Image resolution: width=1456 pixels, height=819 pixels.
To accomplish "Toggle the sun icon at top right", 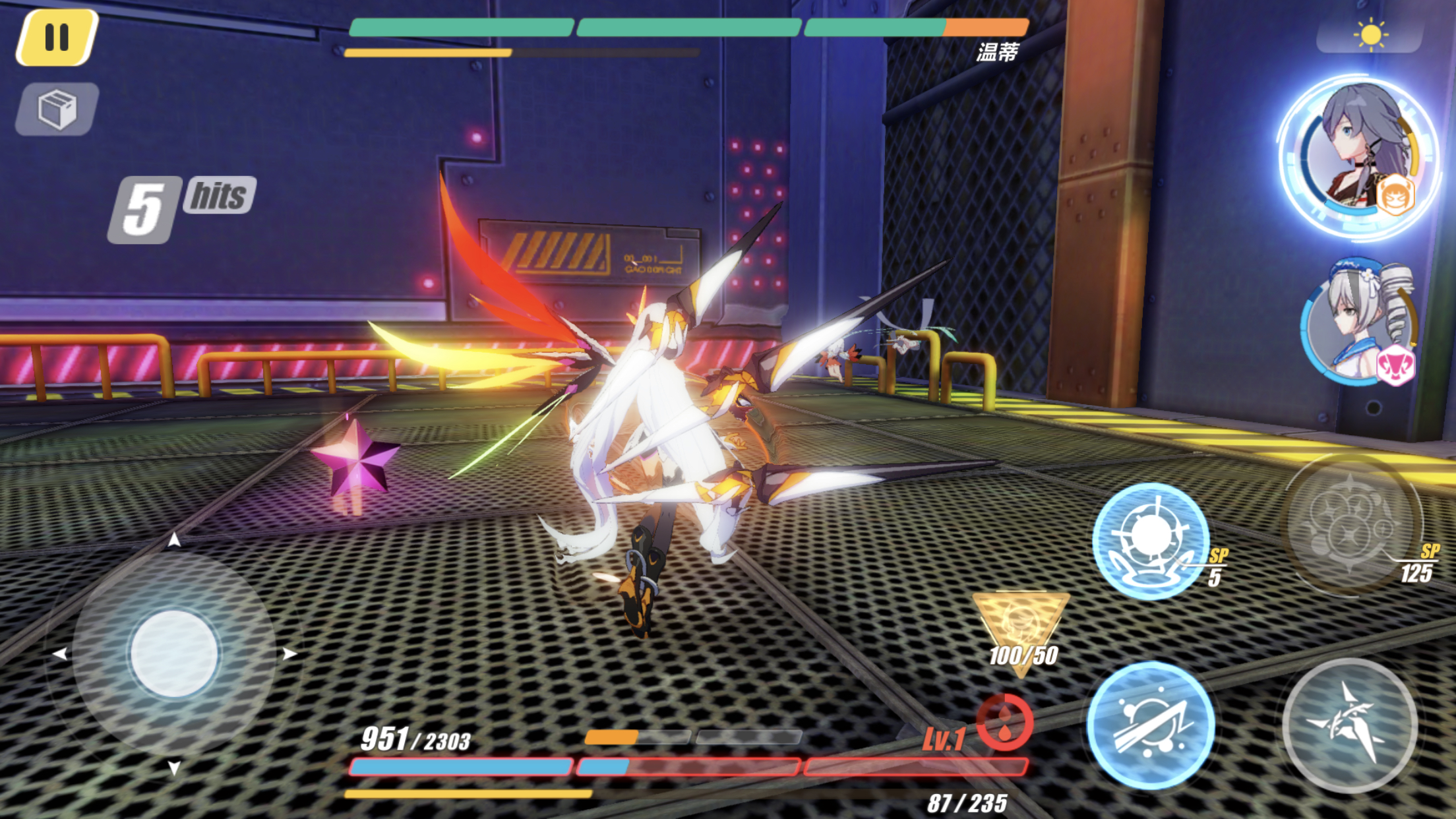I will pos(1370,34).
